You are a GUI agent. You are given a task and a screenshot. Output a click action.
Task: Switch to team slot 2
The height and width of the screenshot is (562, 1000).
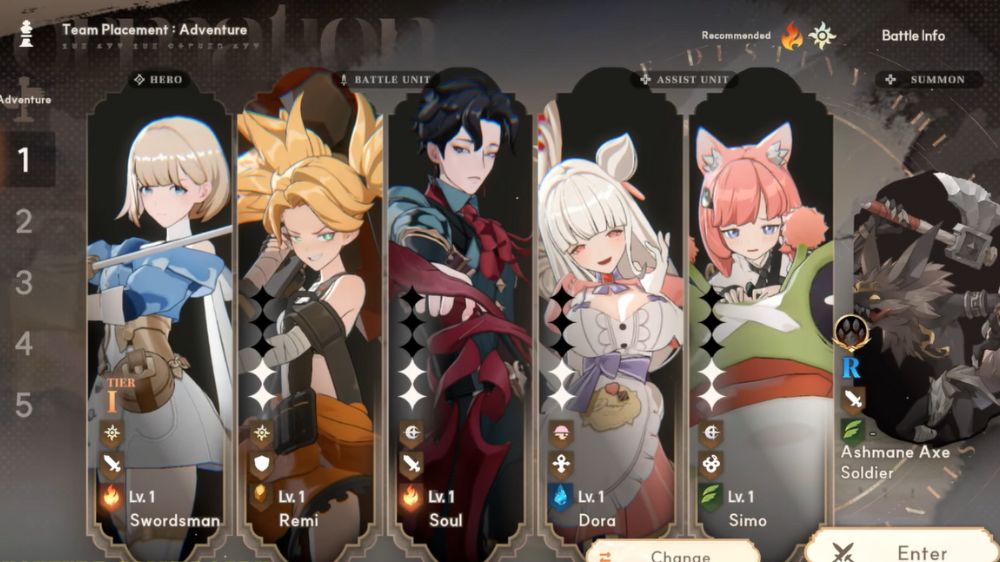25,221
